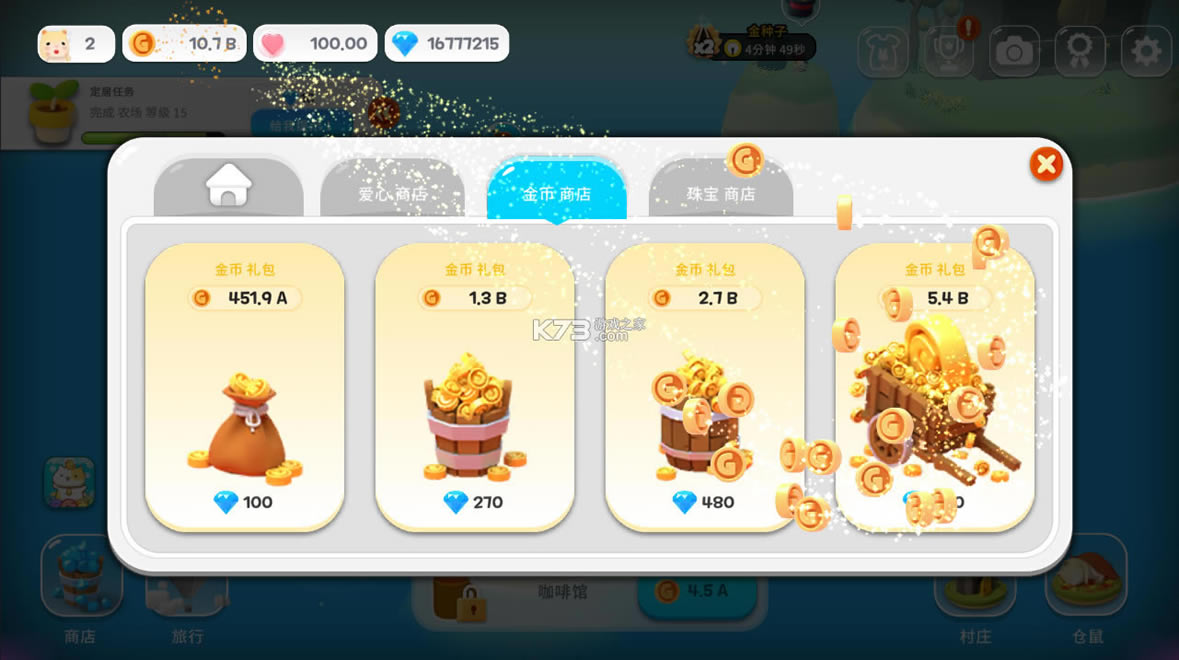Screen dimensions: 1179x660
Task: Open the trophy achievements icon
Action: click(x=948, y=52)
